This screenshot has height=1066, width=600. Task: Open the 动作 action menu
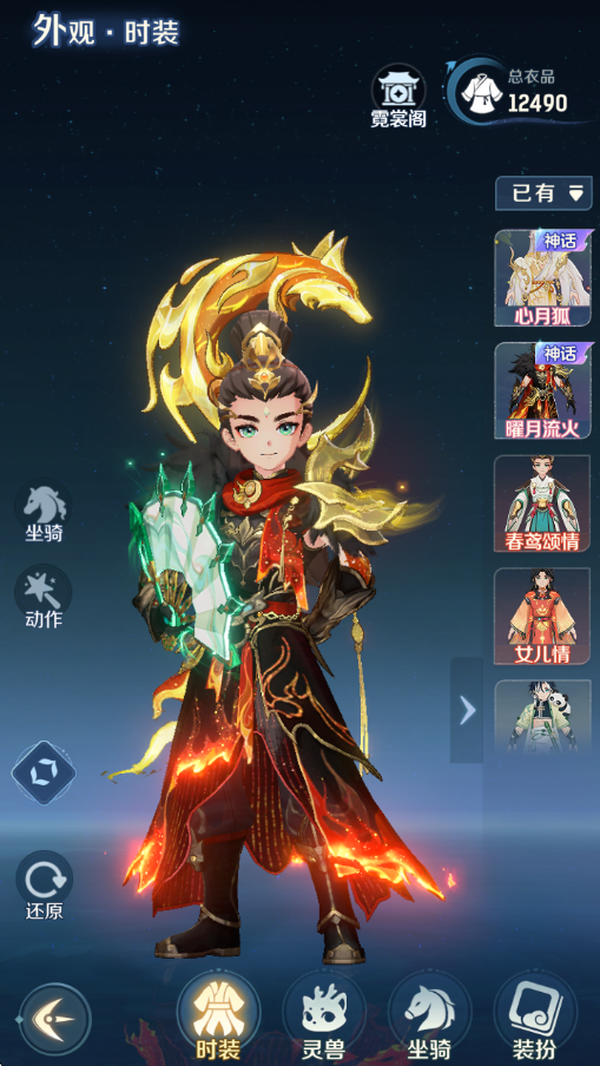pos(43,596)
